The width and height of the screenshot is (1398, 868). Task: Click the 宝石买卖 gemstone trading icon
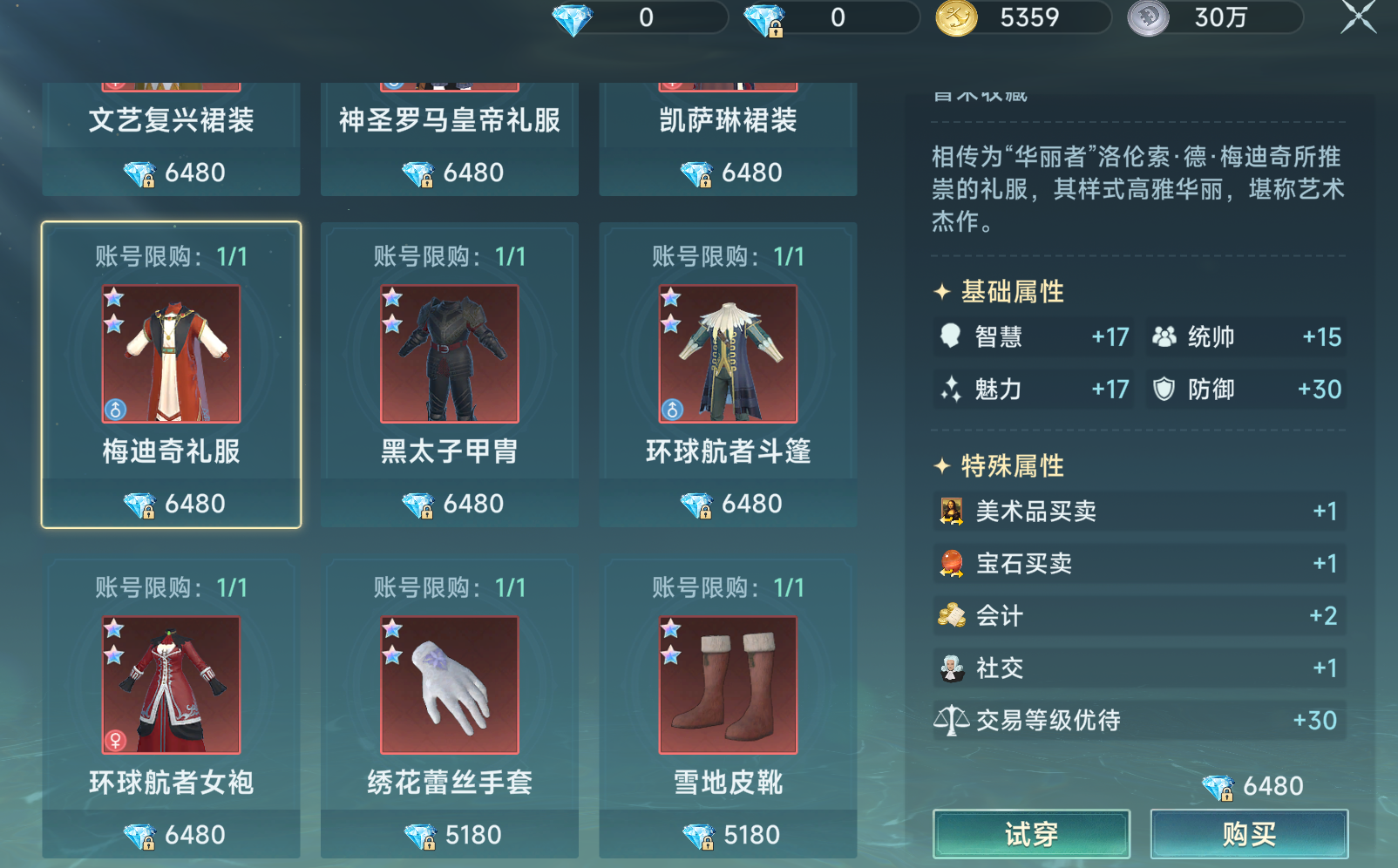(x=951, y=564)
